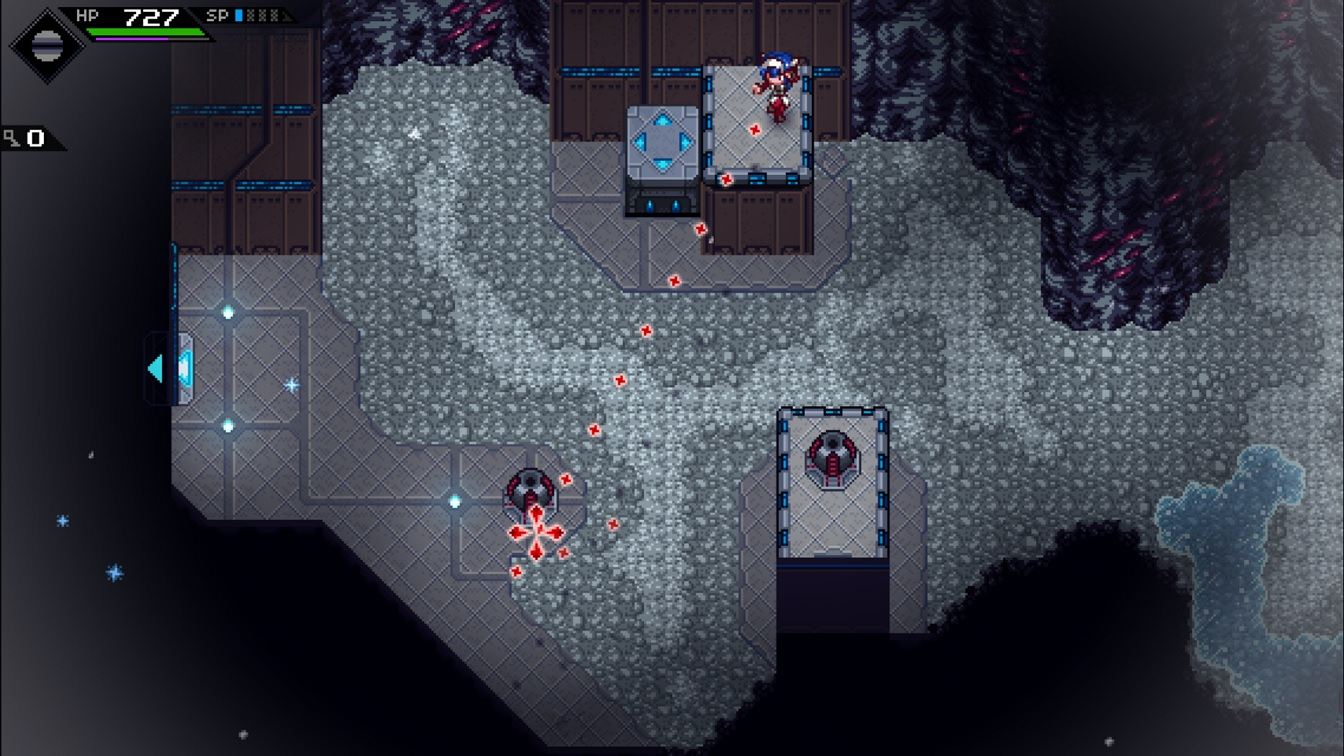Click the lit blue SP pip segment
Image resolution: width=1344 pixels, height=756 pixels.
point(240,16)
